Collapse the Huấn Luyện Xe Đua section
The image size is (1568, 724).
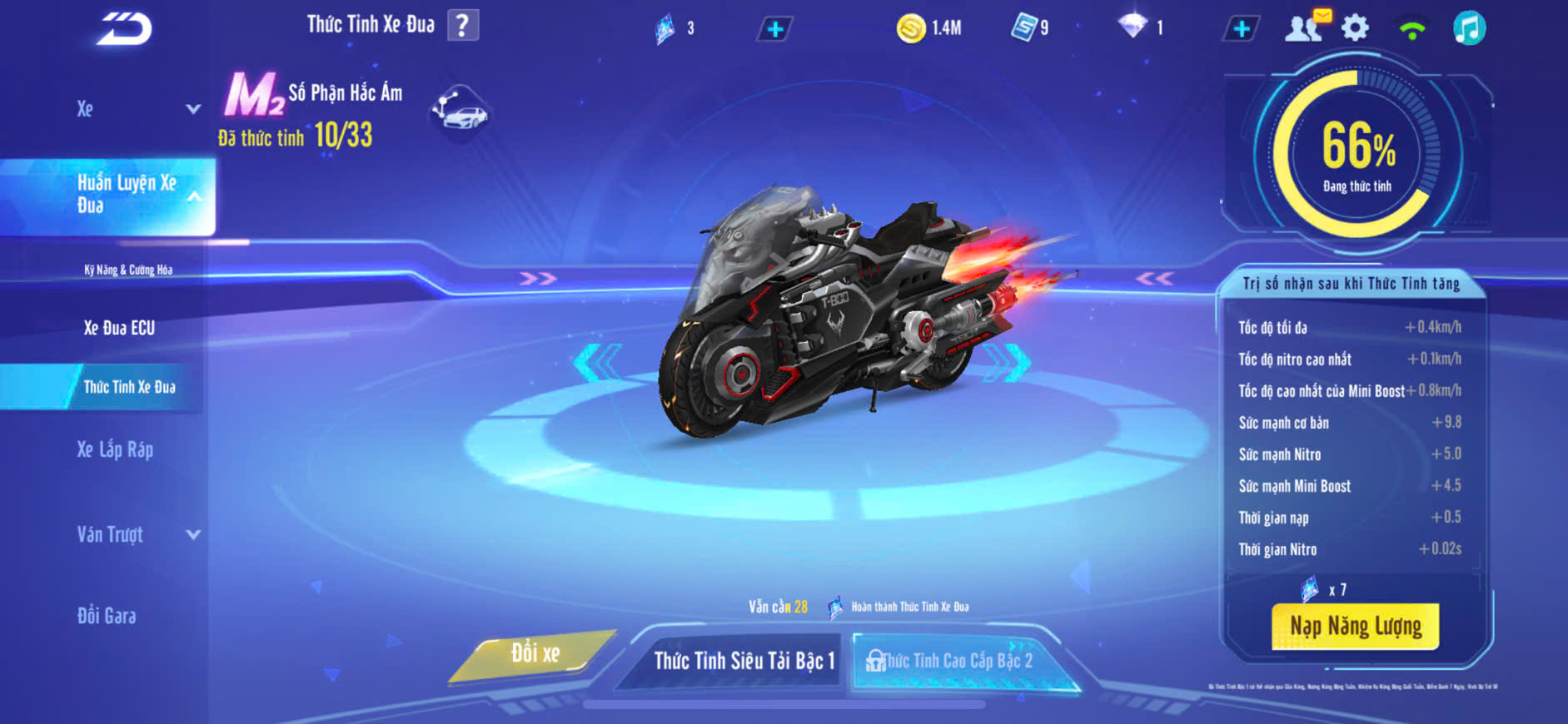pos(193,196)
